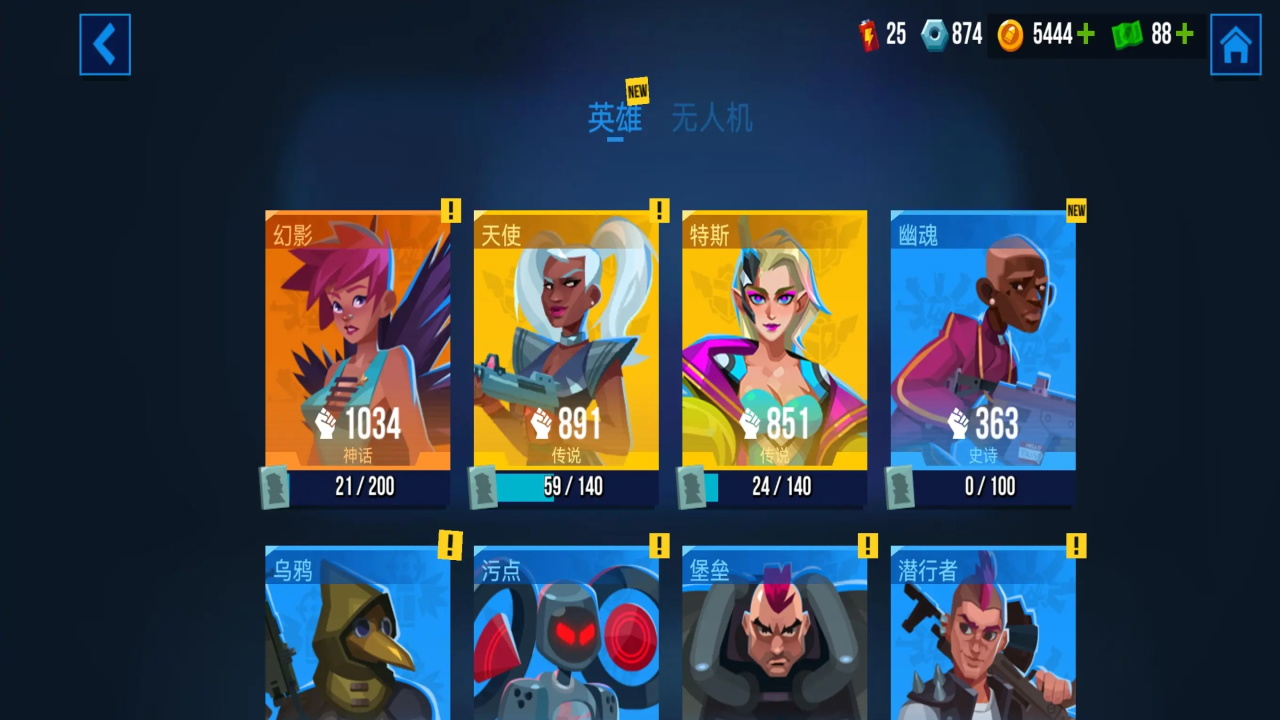Image resolution: width=1280 pixels, height=720 pixels.
Task: Select the 幻影 hero card
Action: (x=357, y=340)
